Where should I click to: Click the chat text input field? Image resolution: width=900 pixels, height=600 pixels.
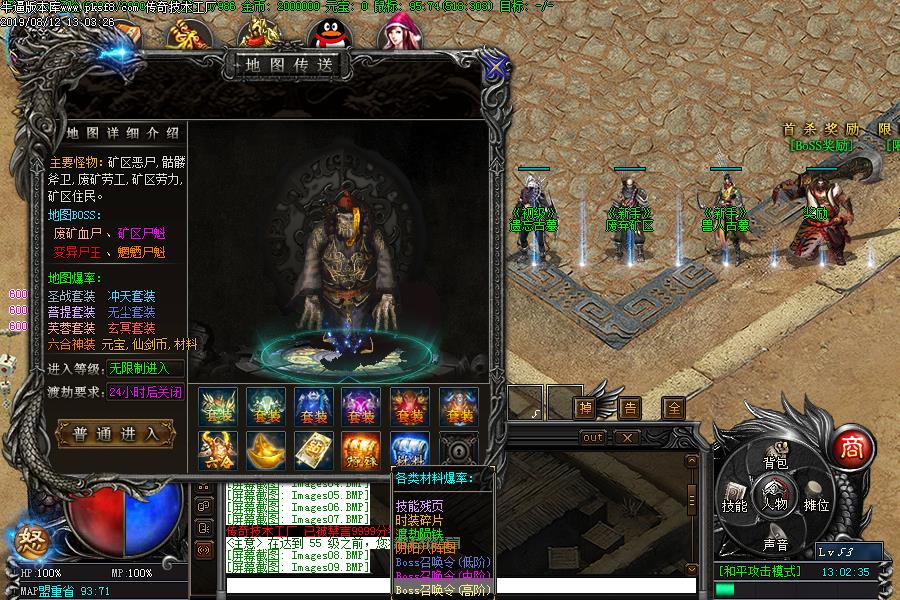300,584
